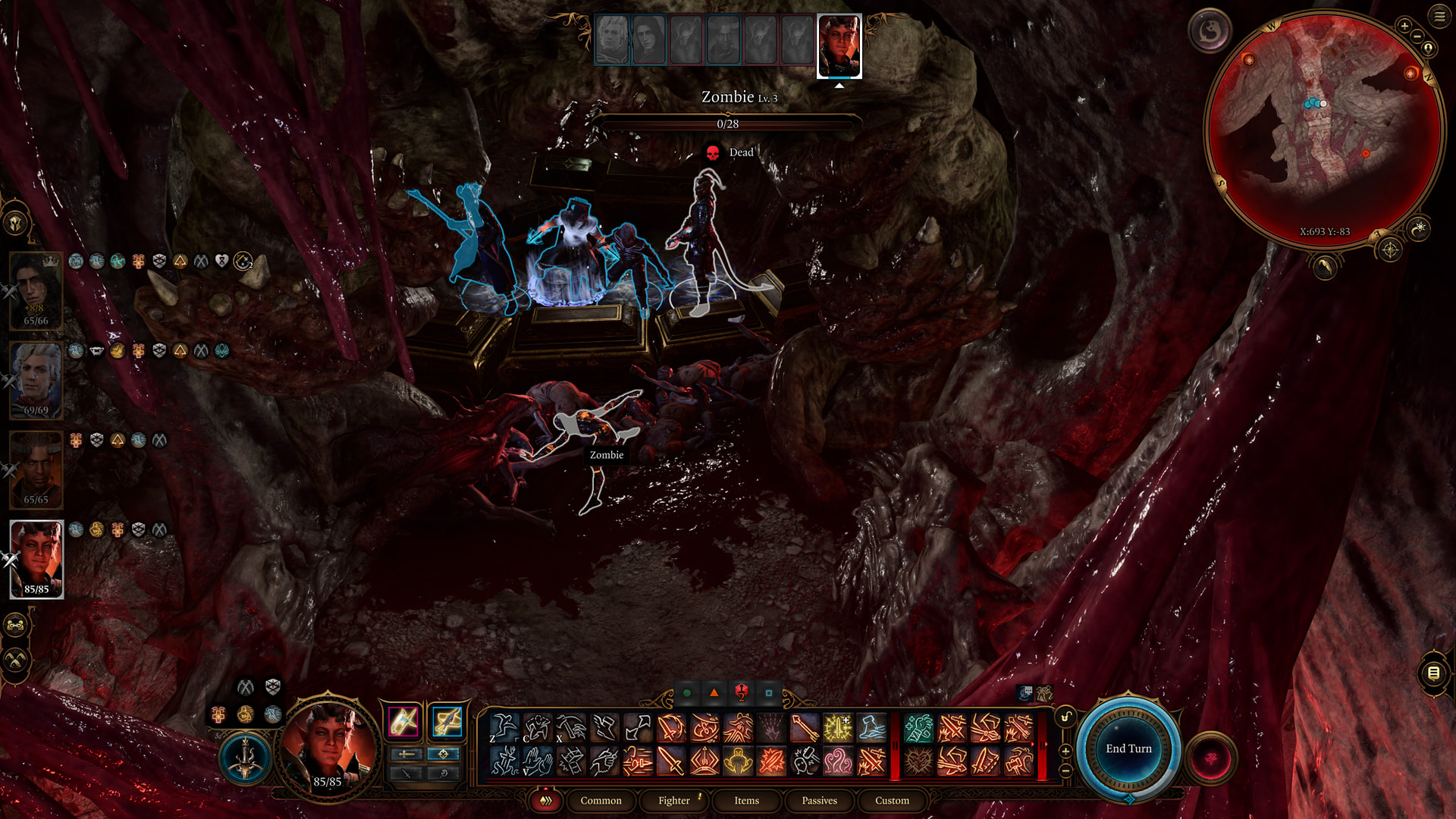Screen dimensions: 1456x819
Task: Select the 85/85 party portrait
Action: (x=36, y=560)
